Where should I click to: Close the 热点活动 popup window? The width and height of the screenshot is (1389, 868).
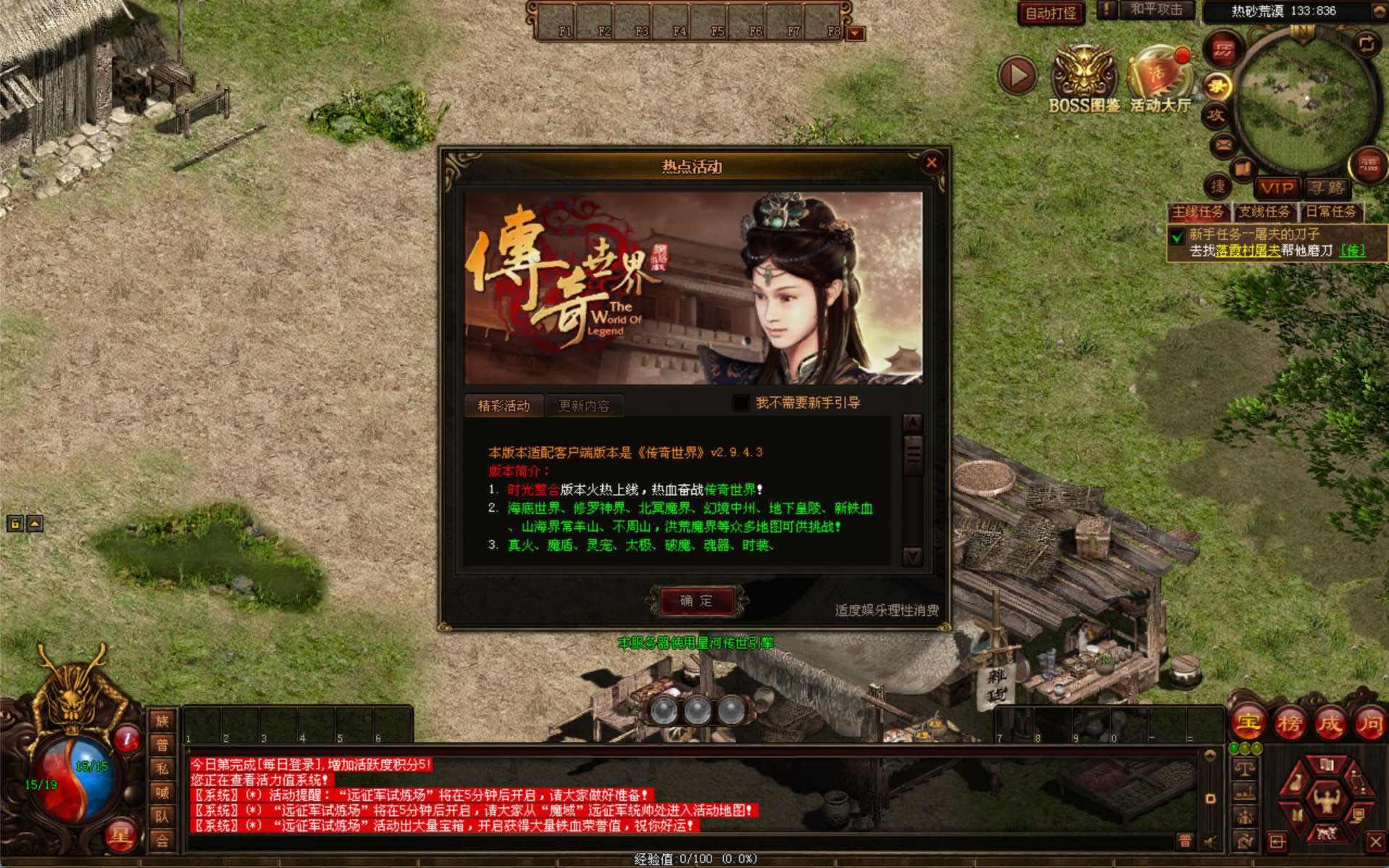[x=931, y=163]
